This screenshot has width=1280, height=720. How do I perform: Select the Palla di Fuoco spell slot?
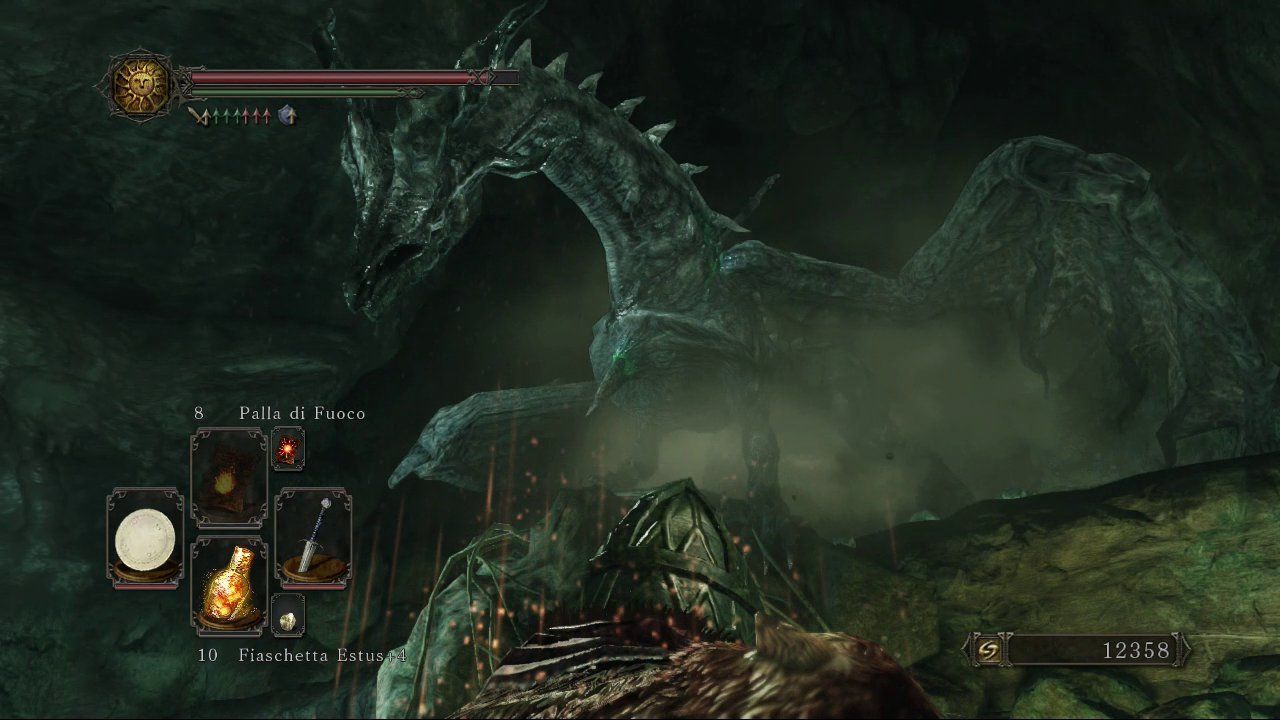tap(228, 477)
